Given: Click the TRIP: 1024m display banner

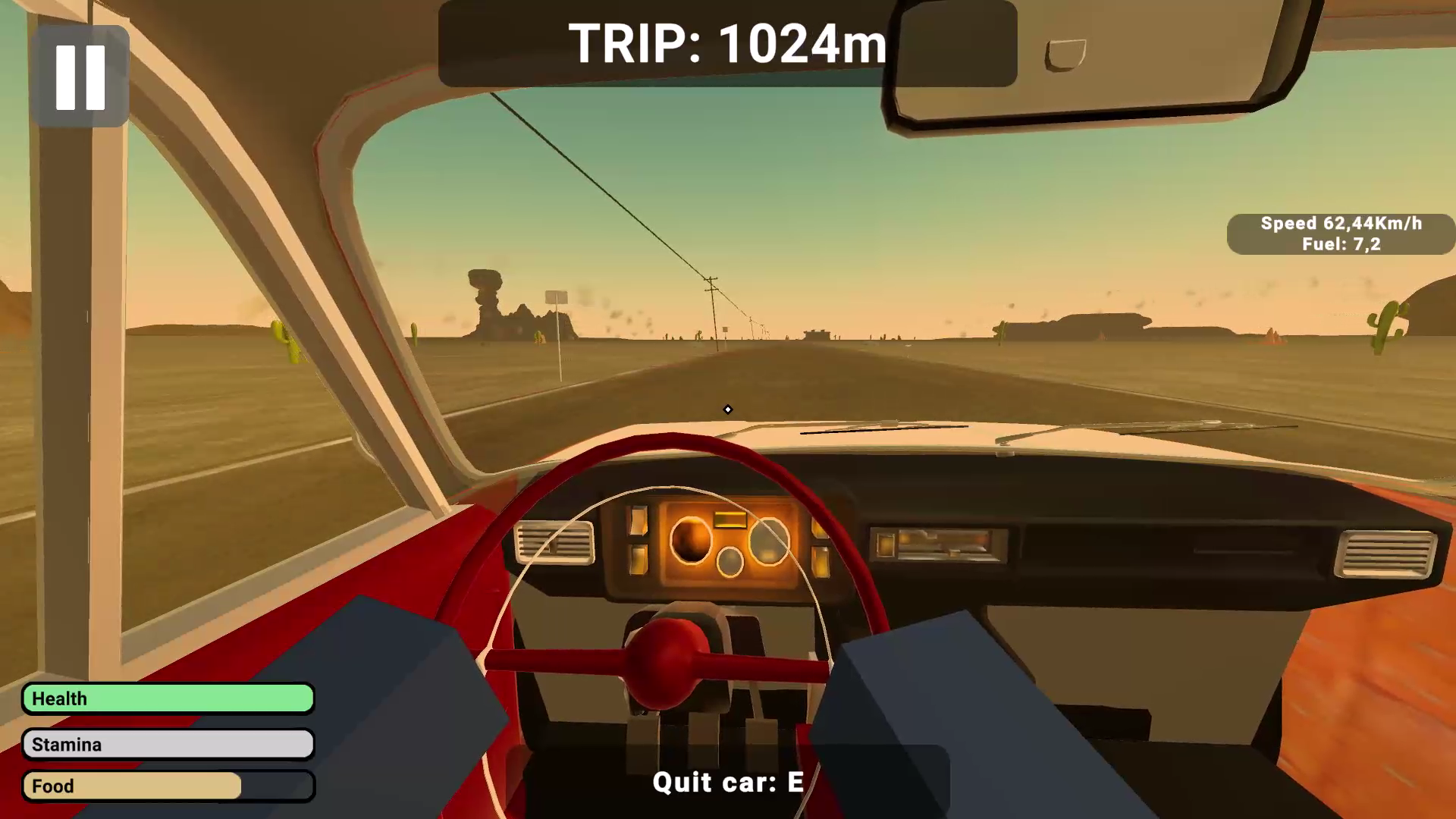Looking at the screenshot, I should 726,44.
